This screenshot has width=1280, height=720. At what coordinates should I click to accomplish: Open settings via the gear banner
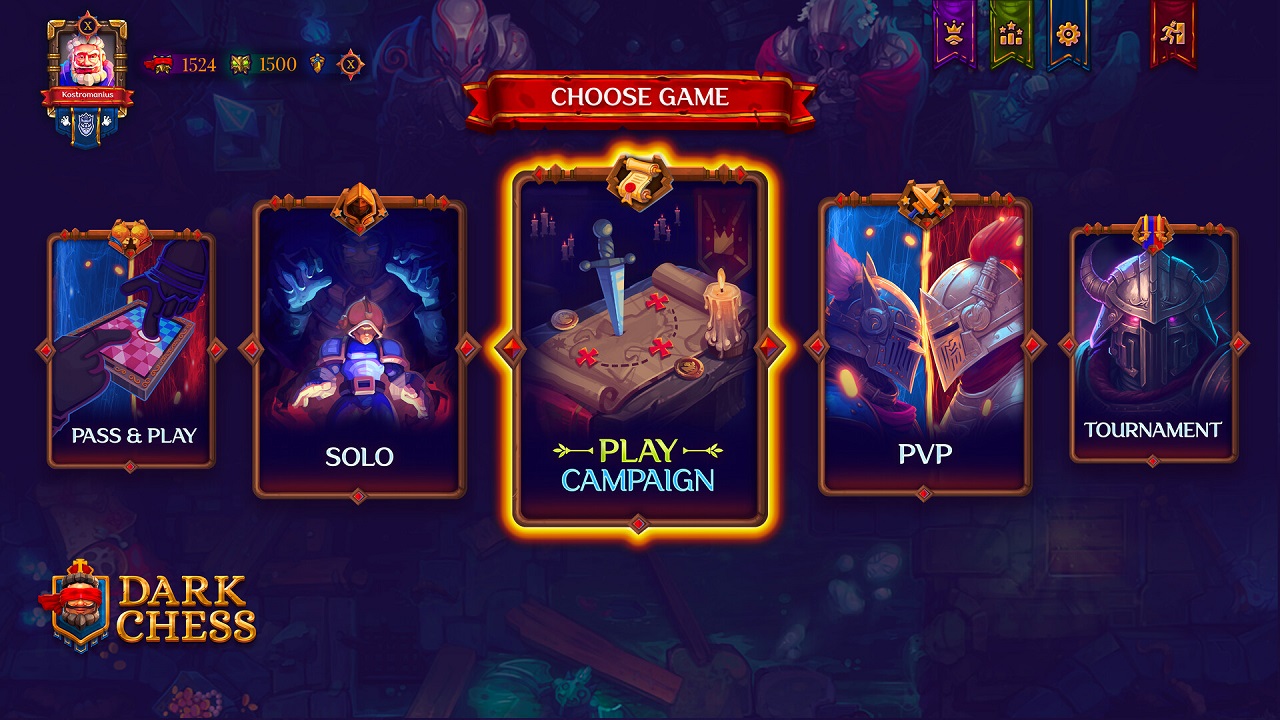1068,35
